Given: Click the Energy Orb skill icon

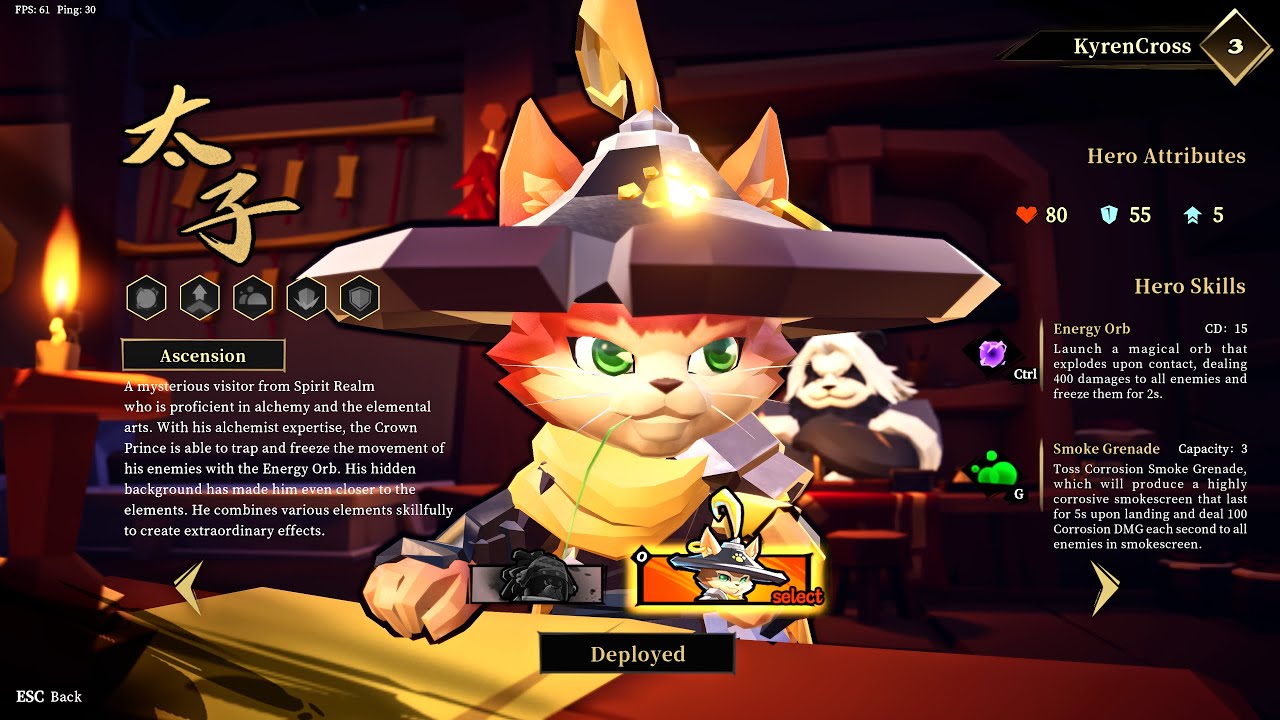Looking at the screenshot, I should click(x=992, y=353).
